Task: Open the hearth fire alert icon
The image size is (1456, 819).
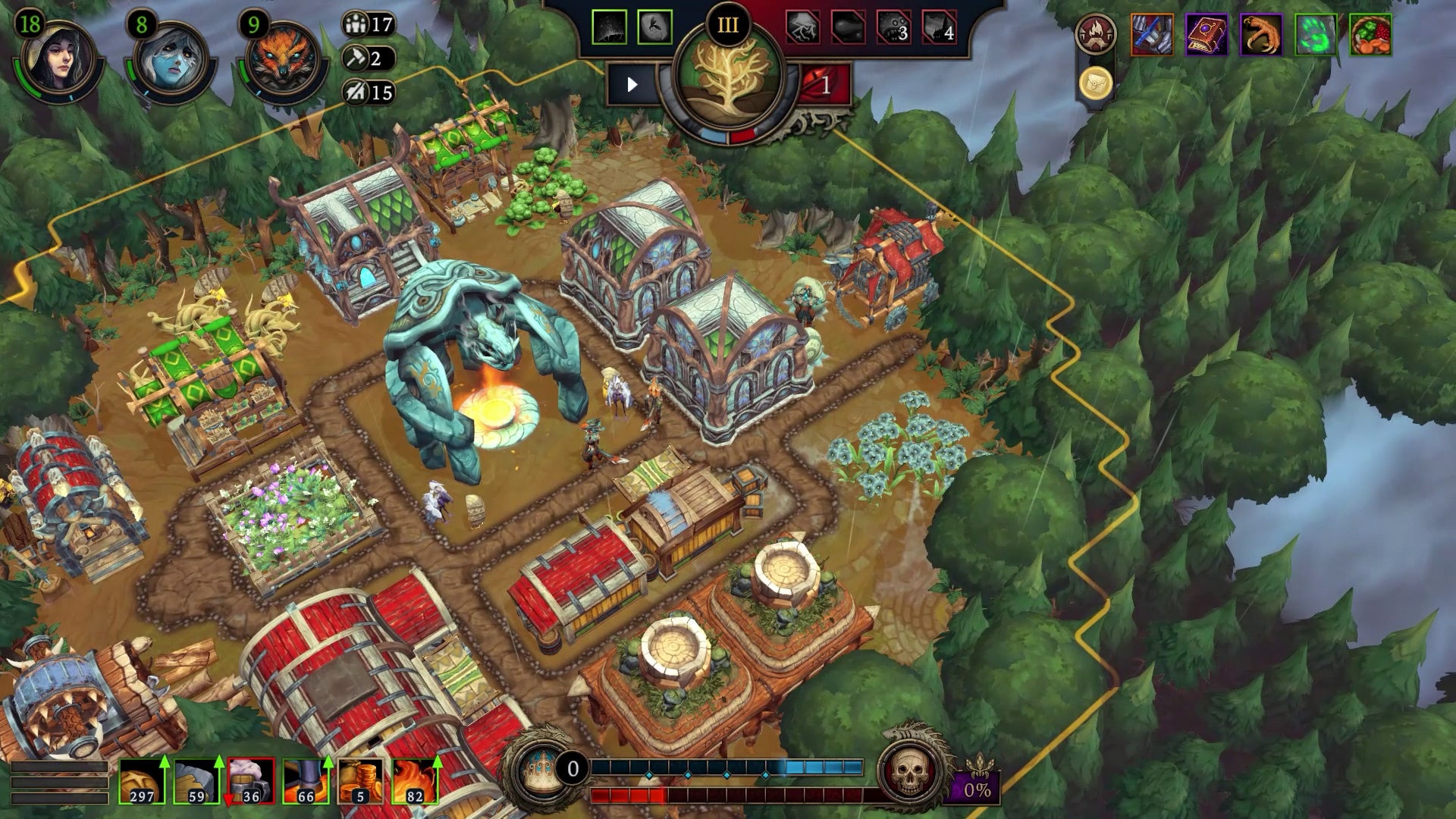Action: point(1095,35)
